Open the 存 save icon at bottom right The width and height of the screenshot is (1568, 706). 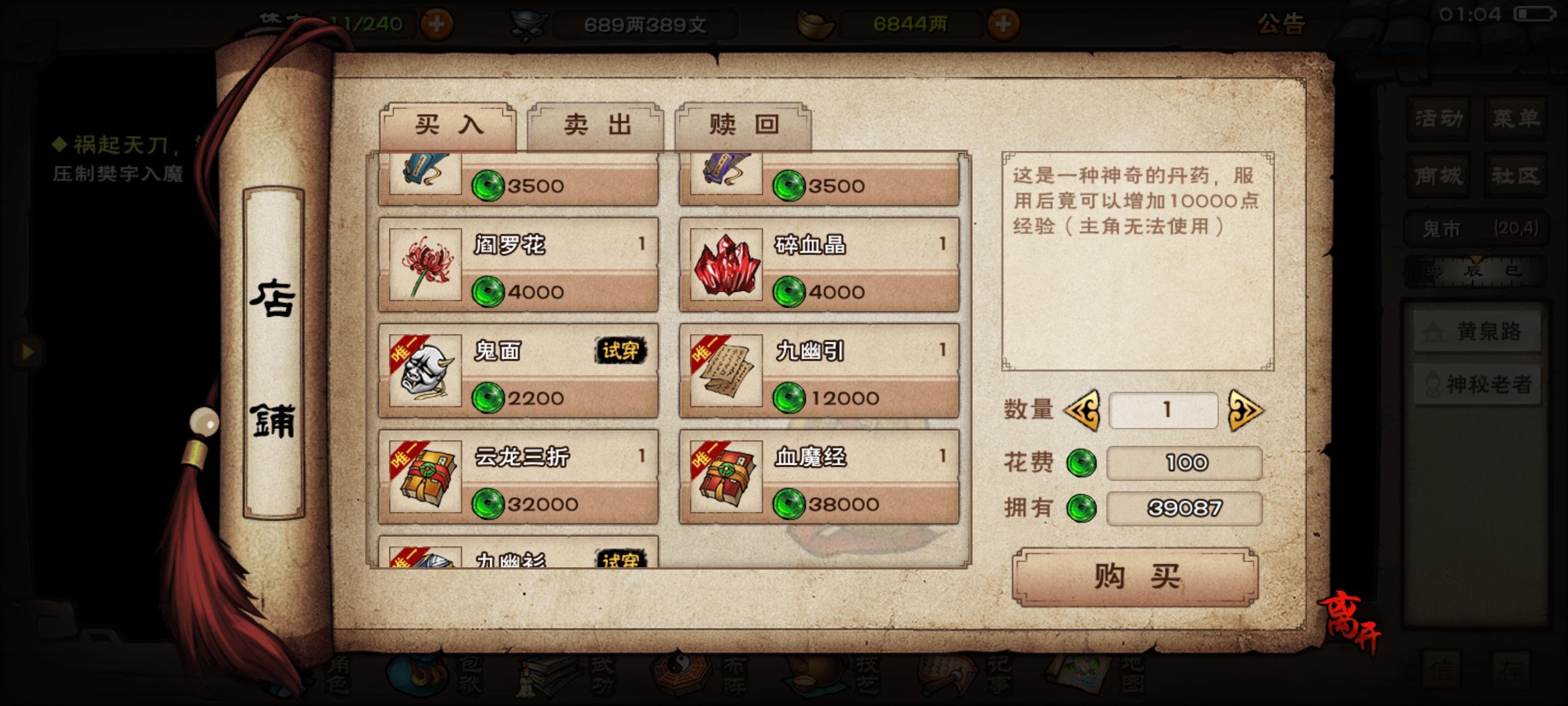[x=1511, y=668]
